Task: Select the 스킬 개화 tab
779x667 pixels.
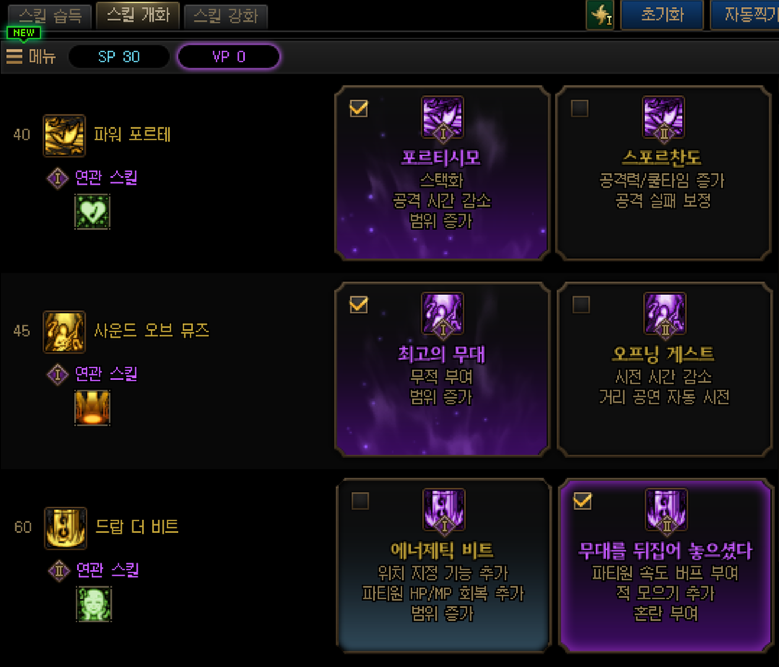Action: [x=139, y=15]
